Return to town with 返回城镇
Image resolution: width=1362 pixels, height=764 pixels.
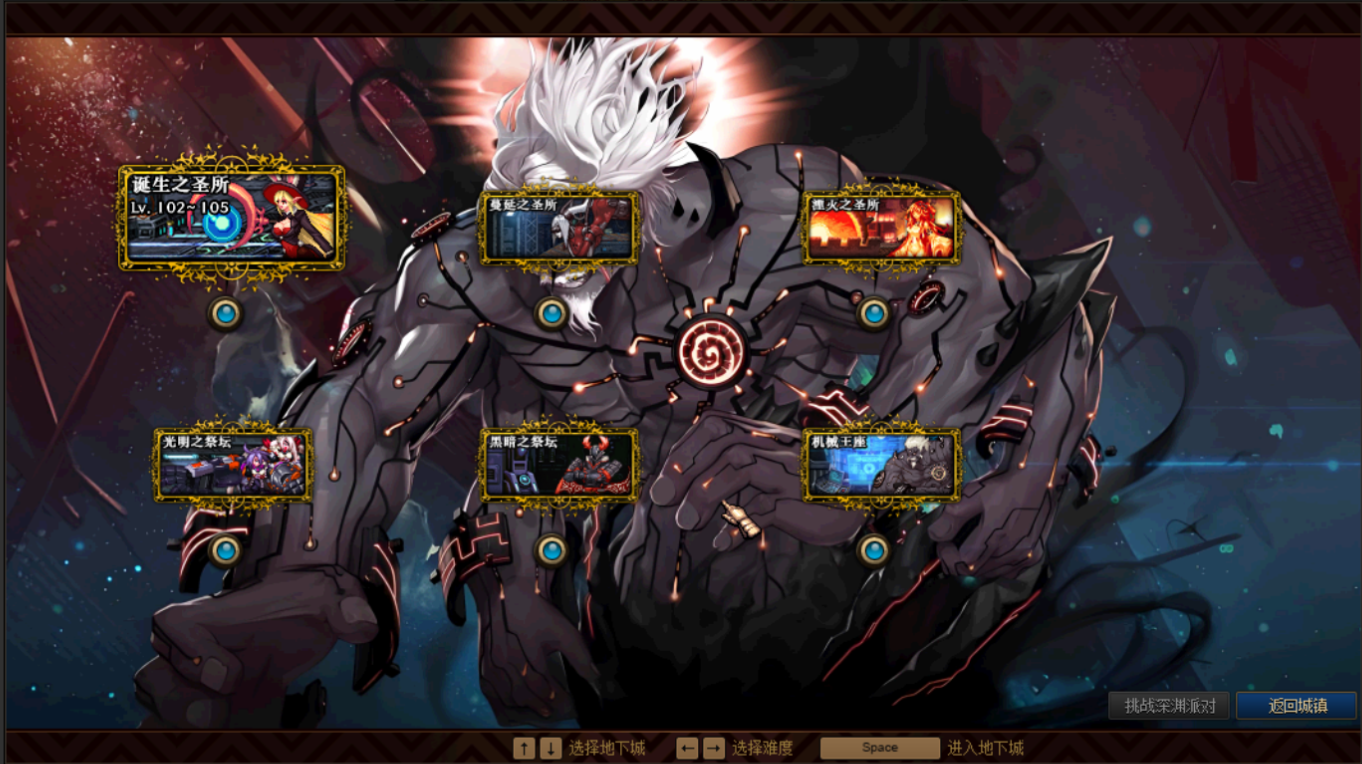tap(1297, 705)
